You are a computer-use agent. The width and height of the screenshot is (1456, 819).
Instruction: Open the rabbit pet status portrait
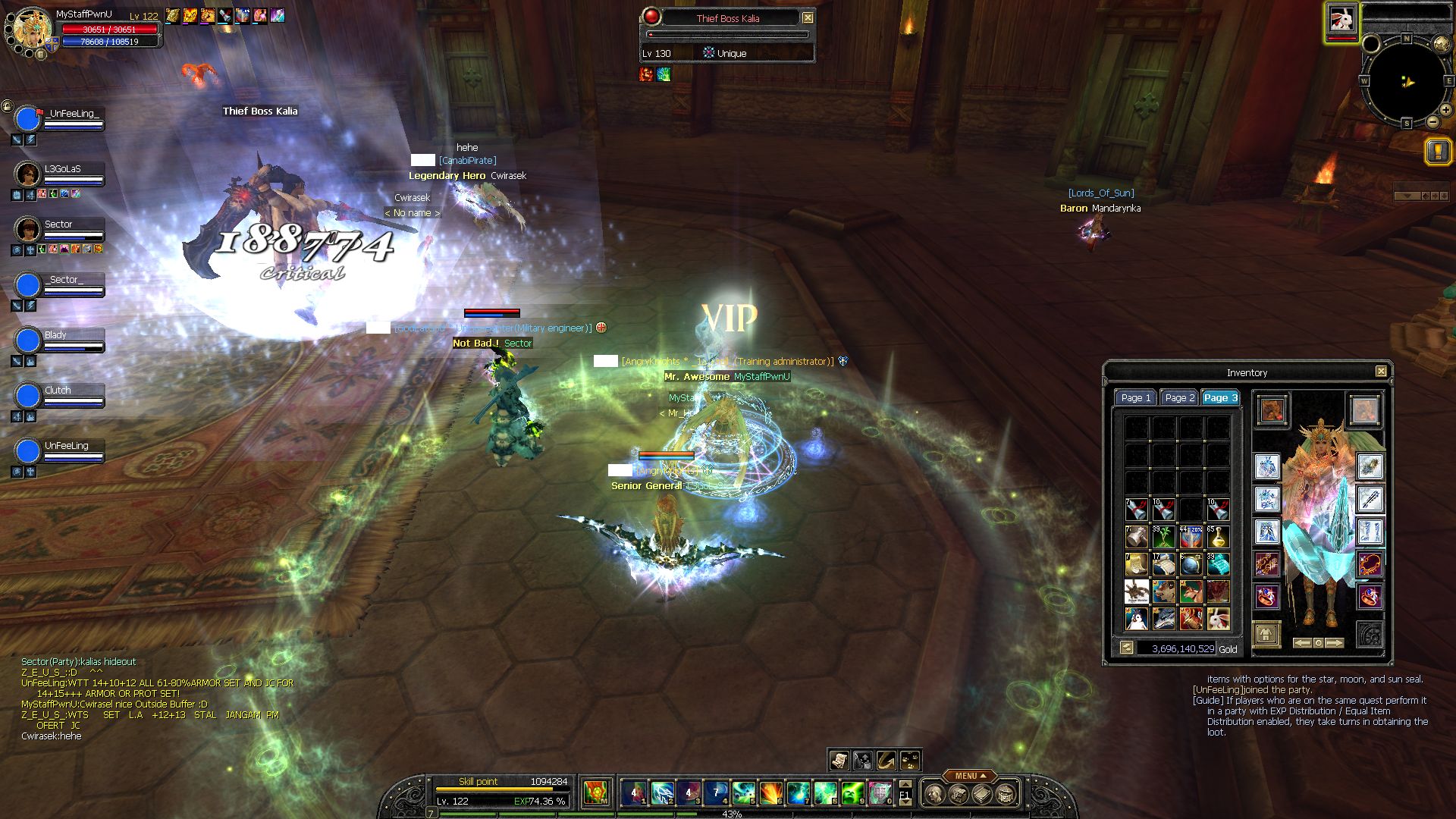click(x=1341, y=20)
